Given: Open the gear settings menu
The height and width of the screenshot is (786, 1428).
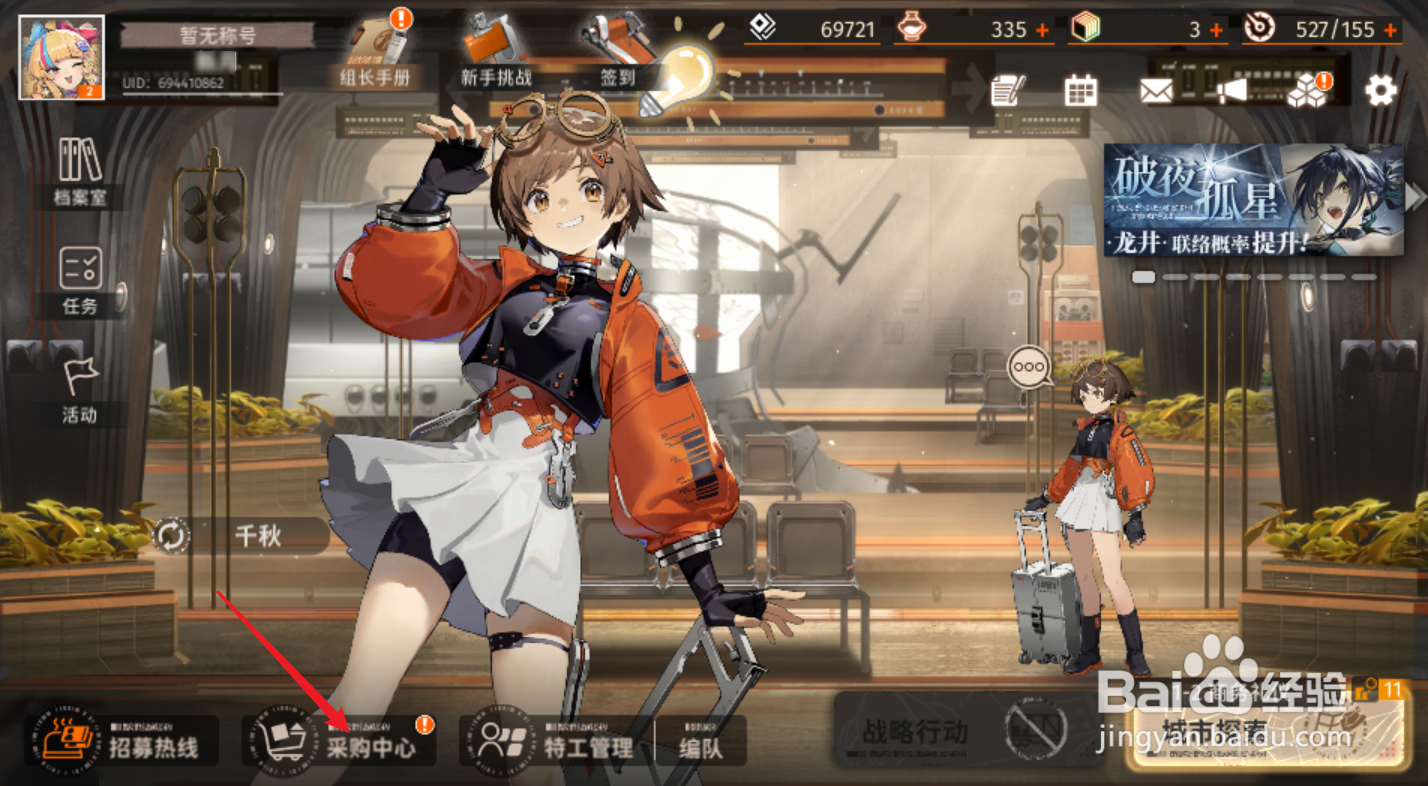Looking at the screenshot, I should 1380,91.
